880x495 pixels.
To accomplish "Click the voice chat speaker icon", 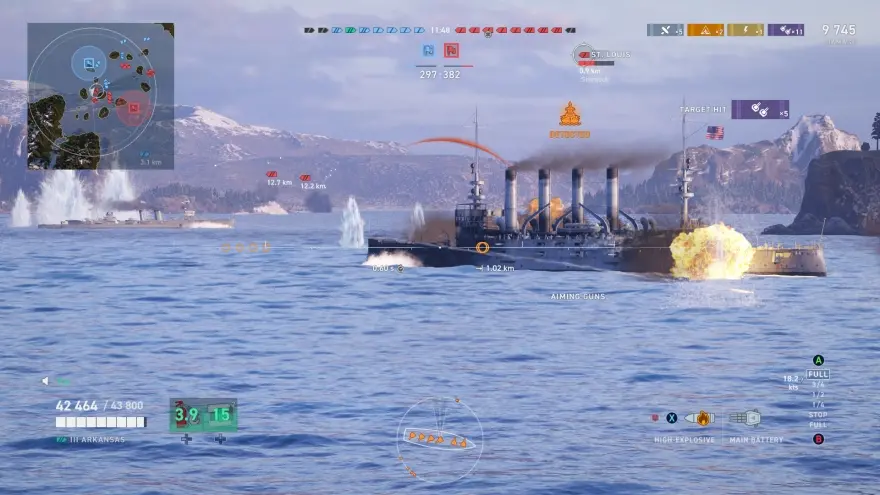I will tap(45, 381).
